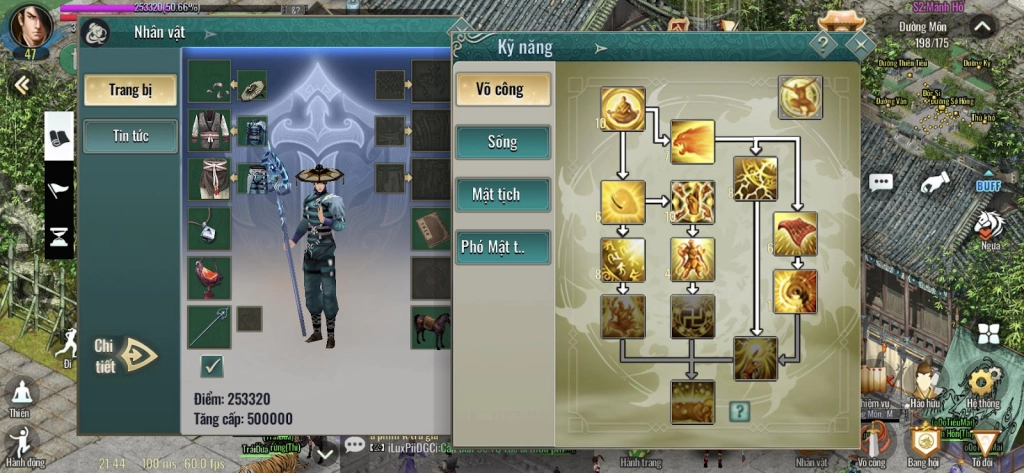This screenshot has width=1024, height=473.
Task: Click the BUFF button
Action: coord(989,185)
